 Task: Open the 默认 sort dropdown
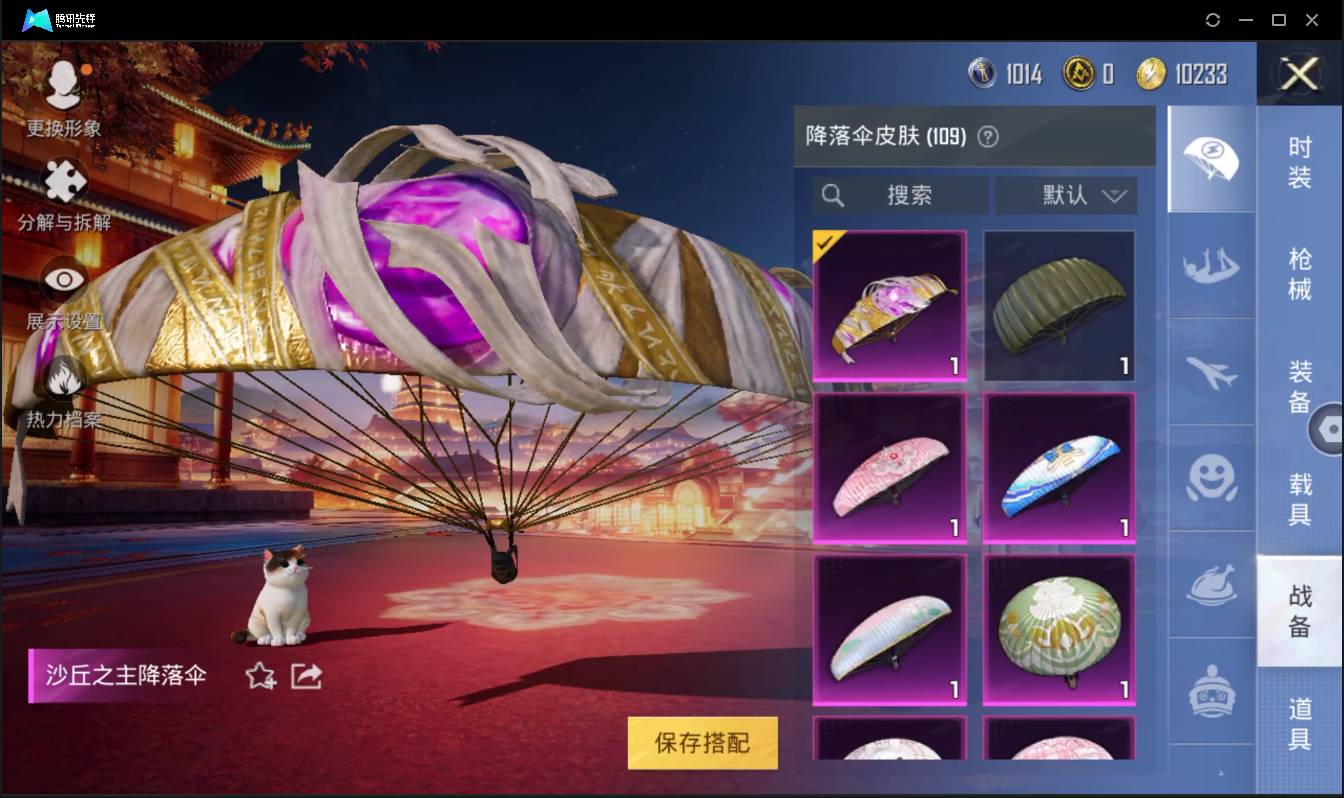pyautogui.click(x=1066, y=196)
